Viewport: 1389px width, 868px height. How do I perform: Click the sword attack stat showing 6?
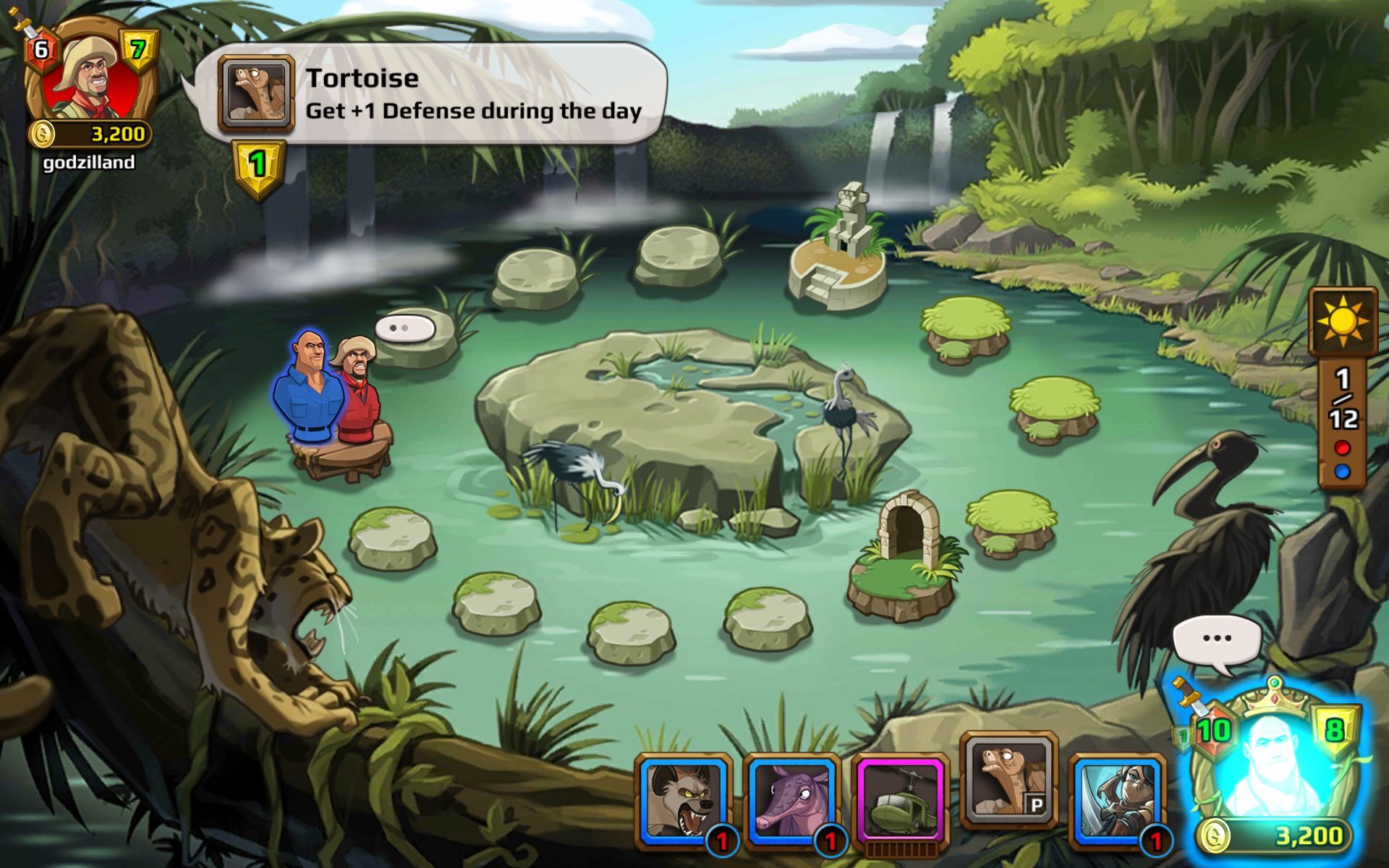point(39,49)
